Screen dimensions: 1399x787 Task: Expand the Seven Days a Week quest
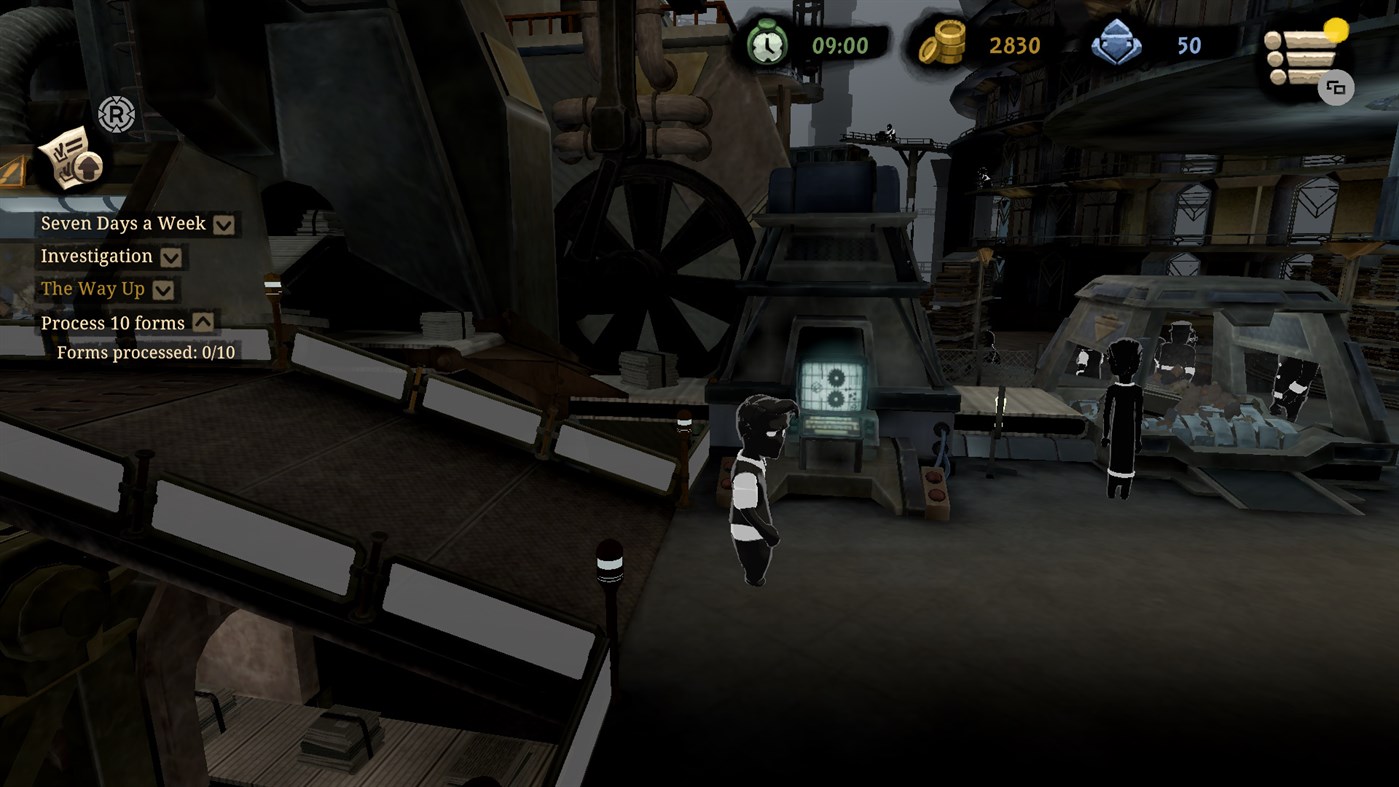coord(223,224)
